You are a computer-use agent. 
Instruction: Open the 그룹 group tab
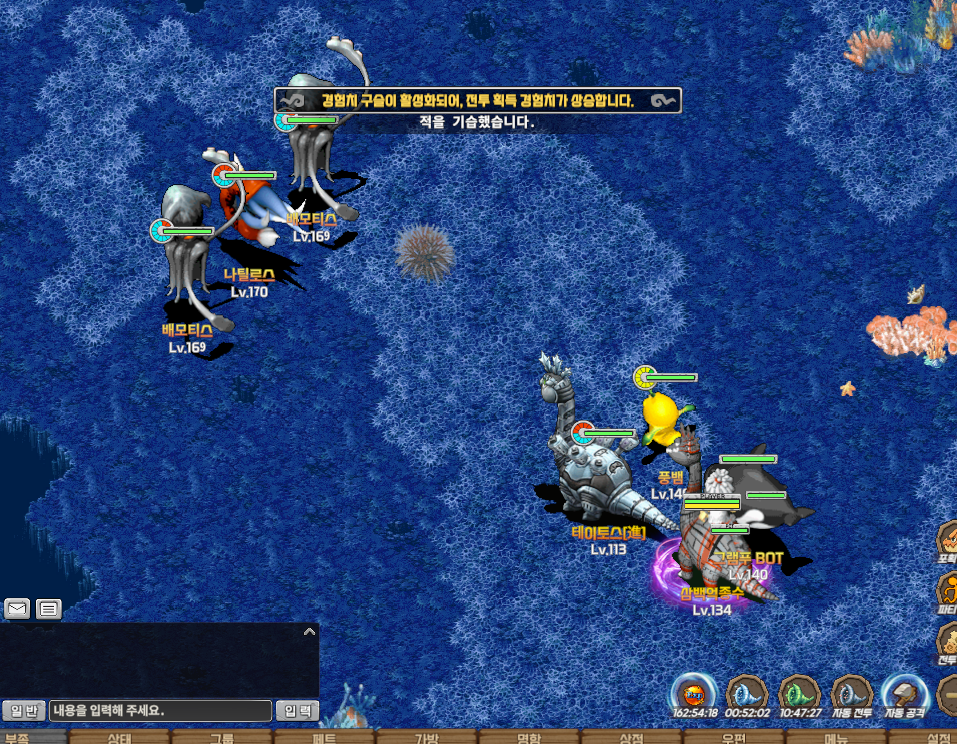222,739
